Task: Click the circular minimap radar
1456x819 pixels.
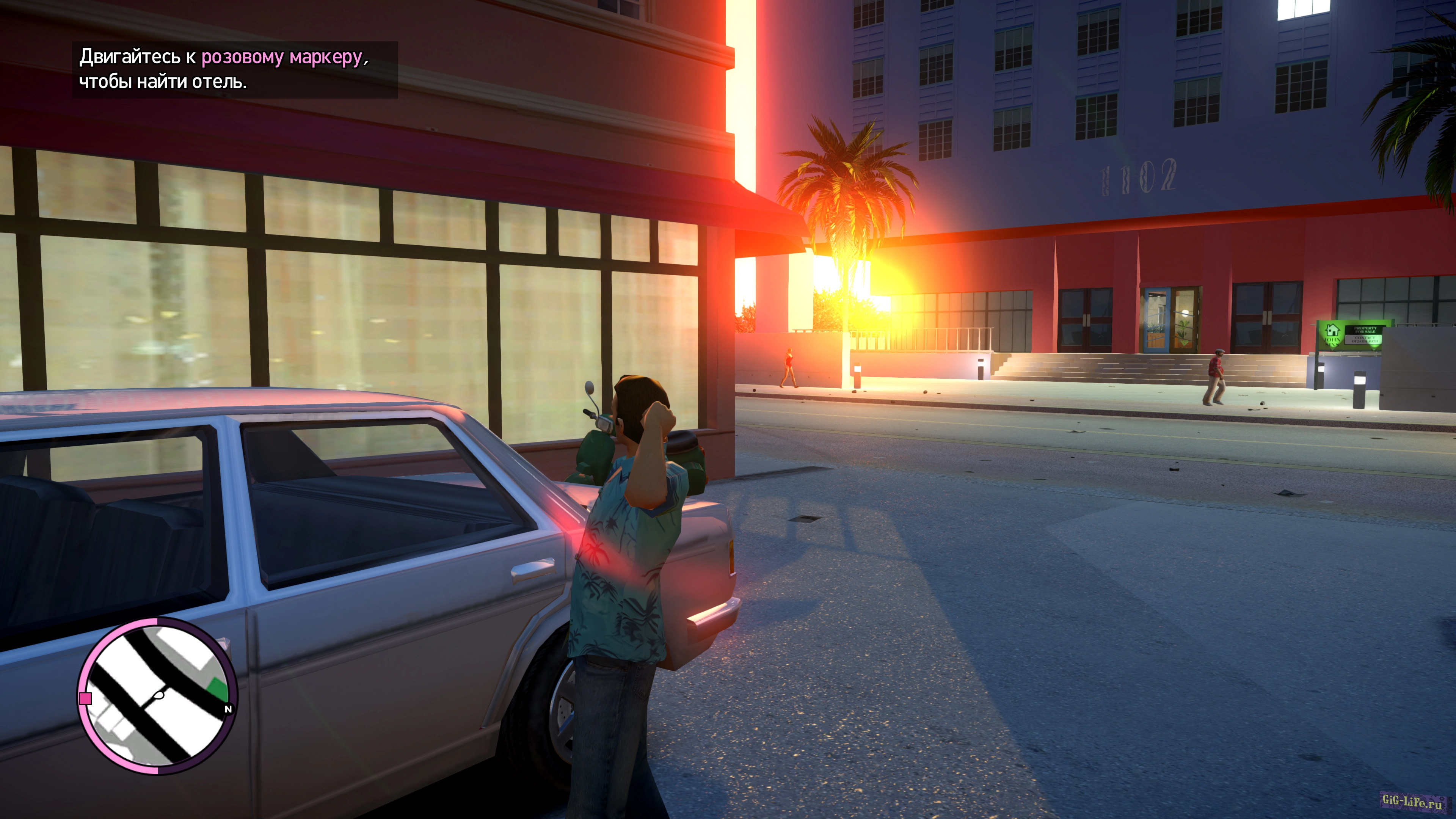Action: click(157, 697)
